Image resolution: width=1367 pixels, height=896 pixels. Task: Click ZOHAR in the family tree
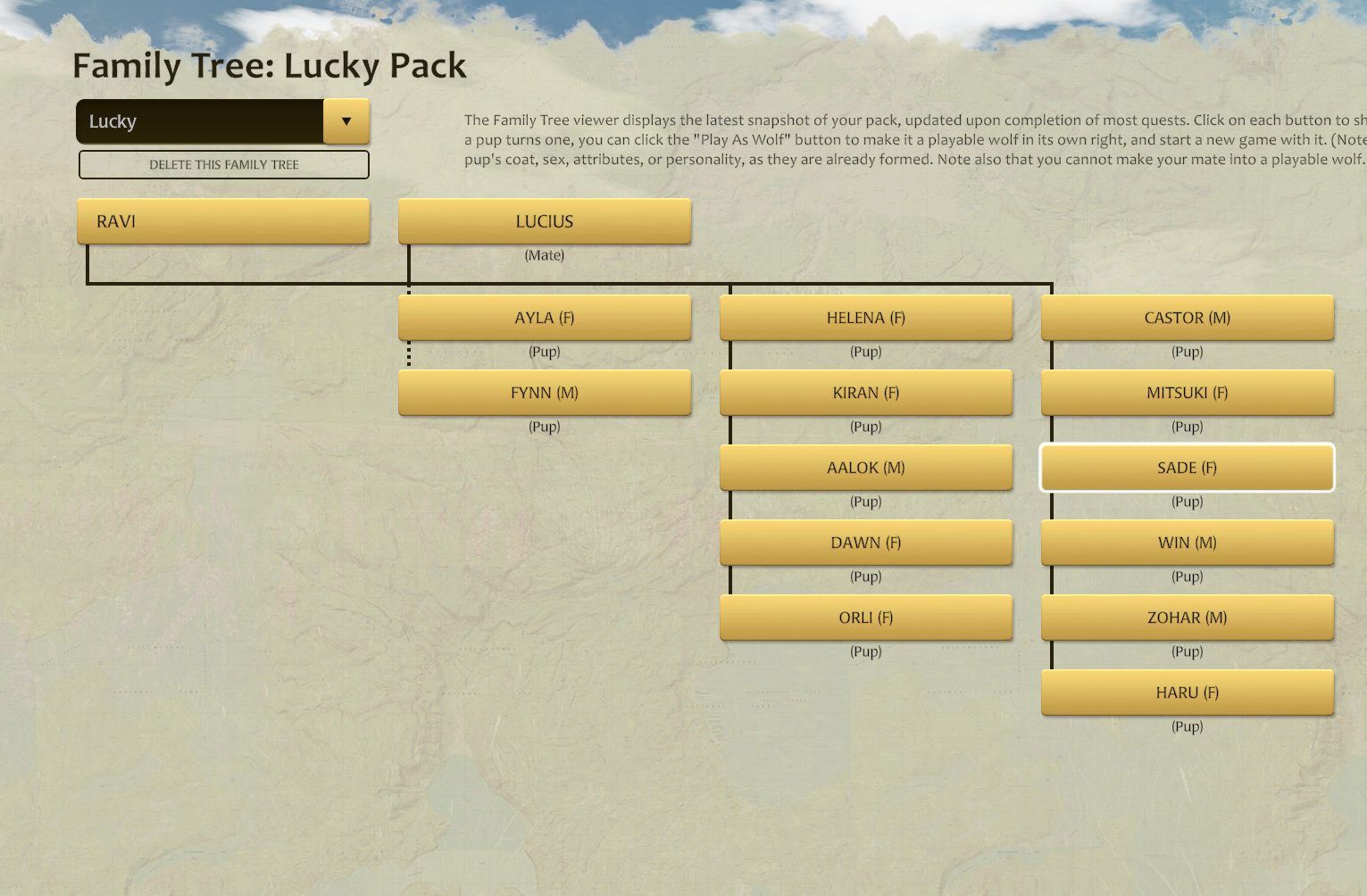(1187, 617)
